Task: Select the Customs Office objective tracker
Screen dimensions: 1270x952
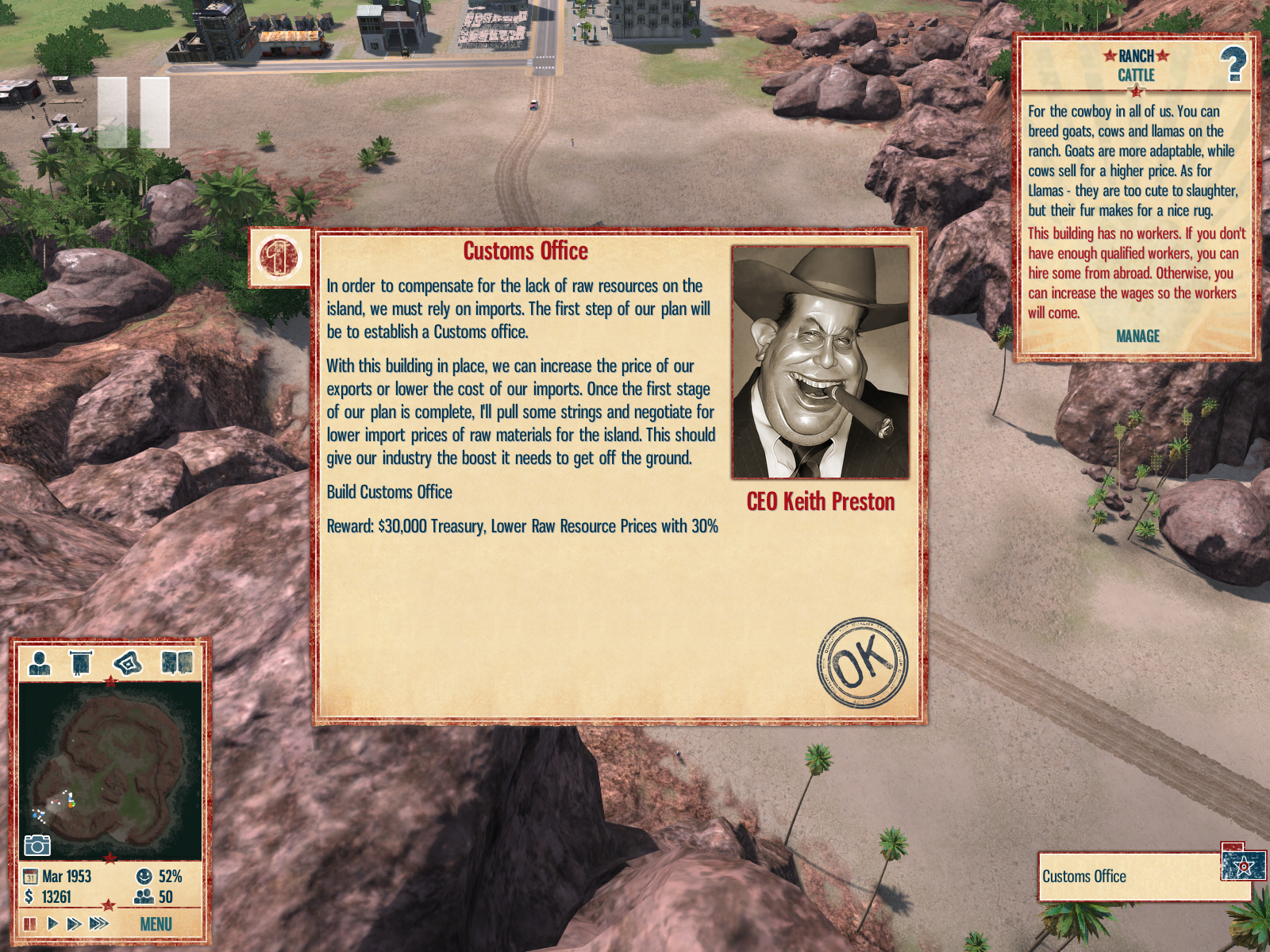Action: click(1129, 877)
